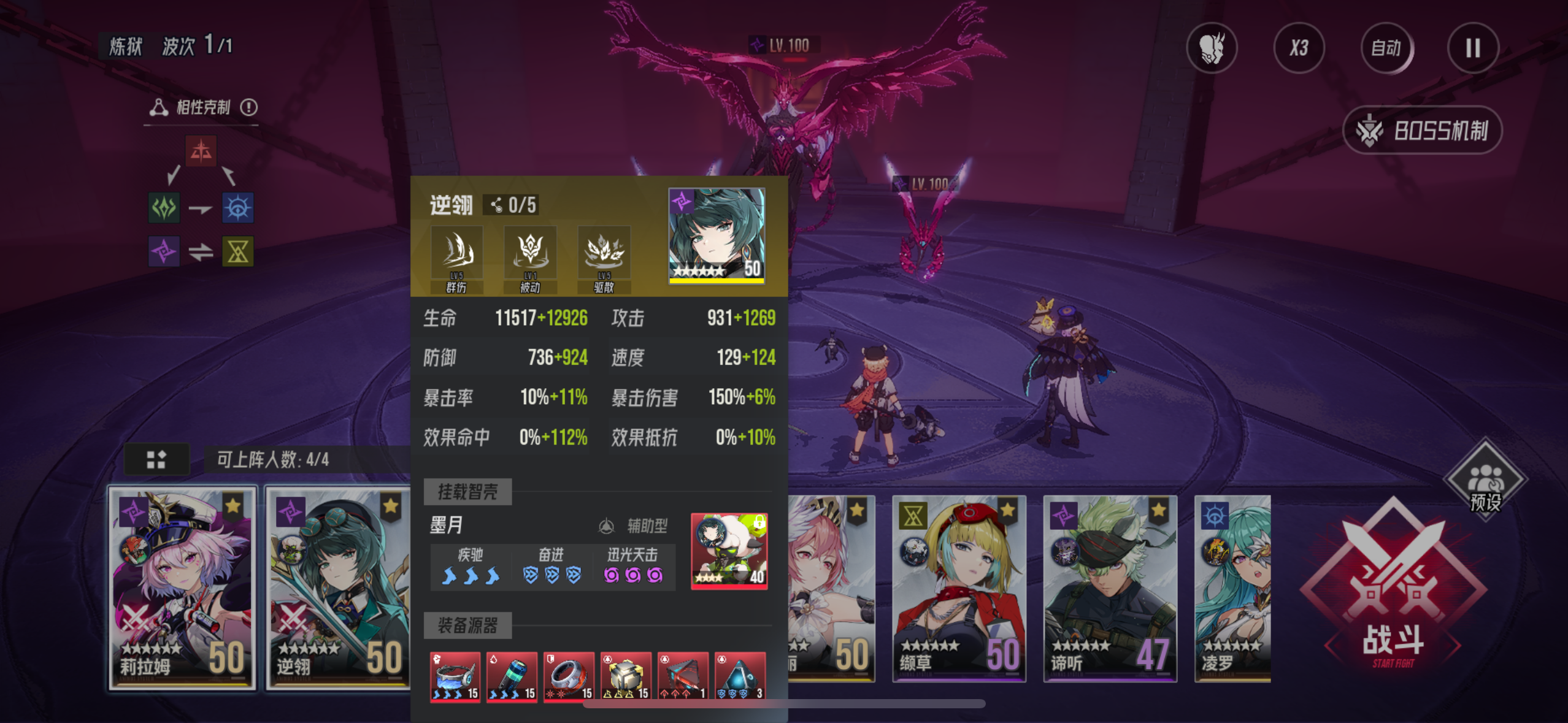Tap the exclamation info icon next to 相性克制
The image size is (1568, 723).
[x=248, y=107]
